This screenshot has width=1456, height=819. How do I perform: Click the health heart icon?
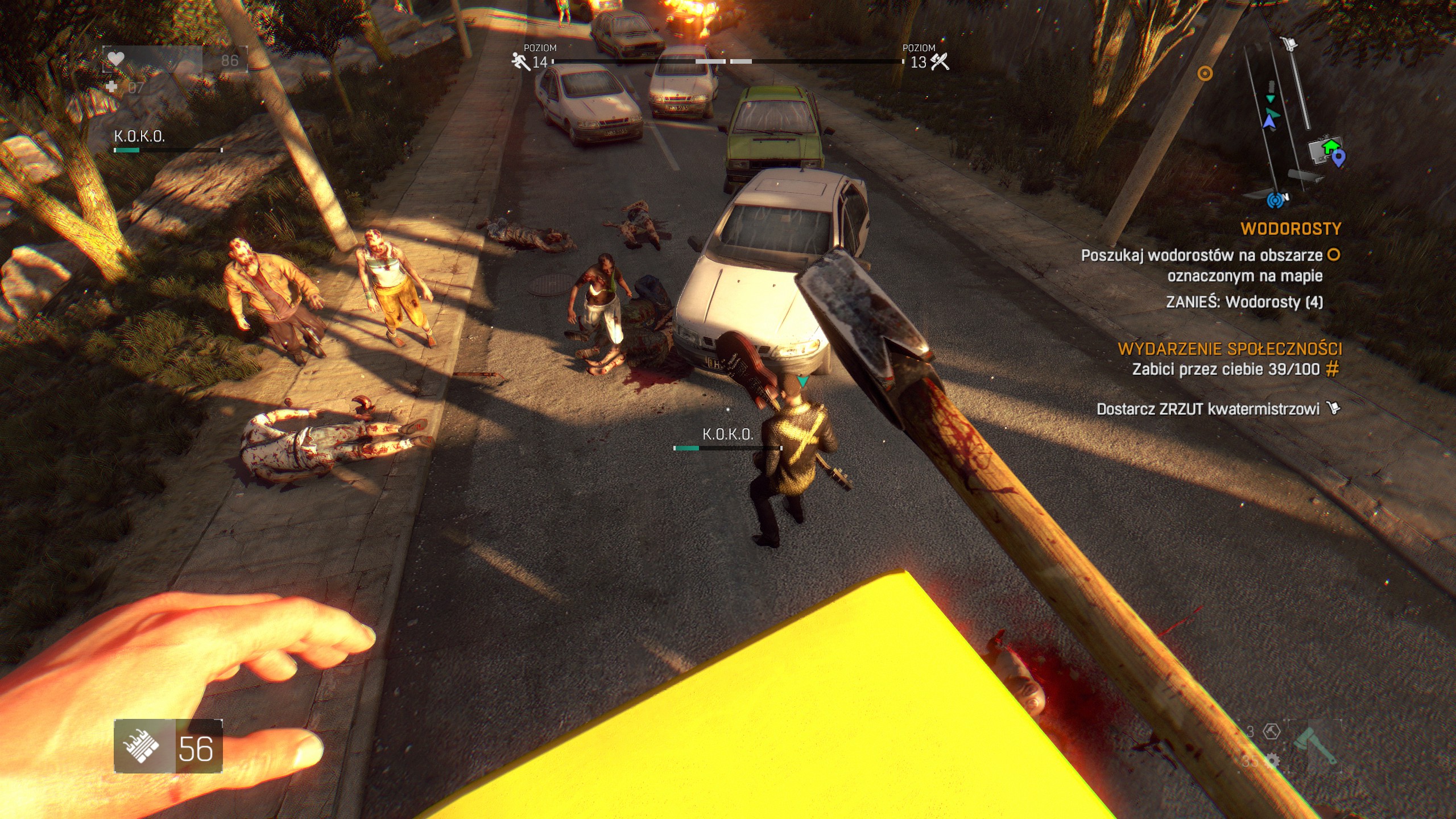tap(116, 59)
